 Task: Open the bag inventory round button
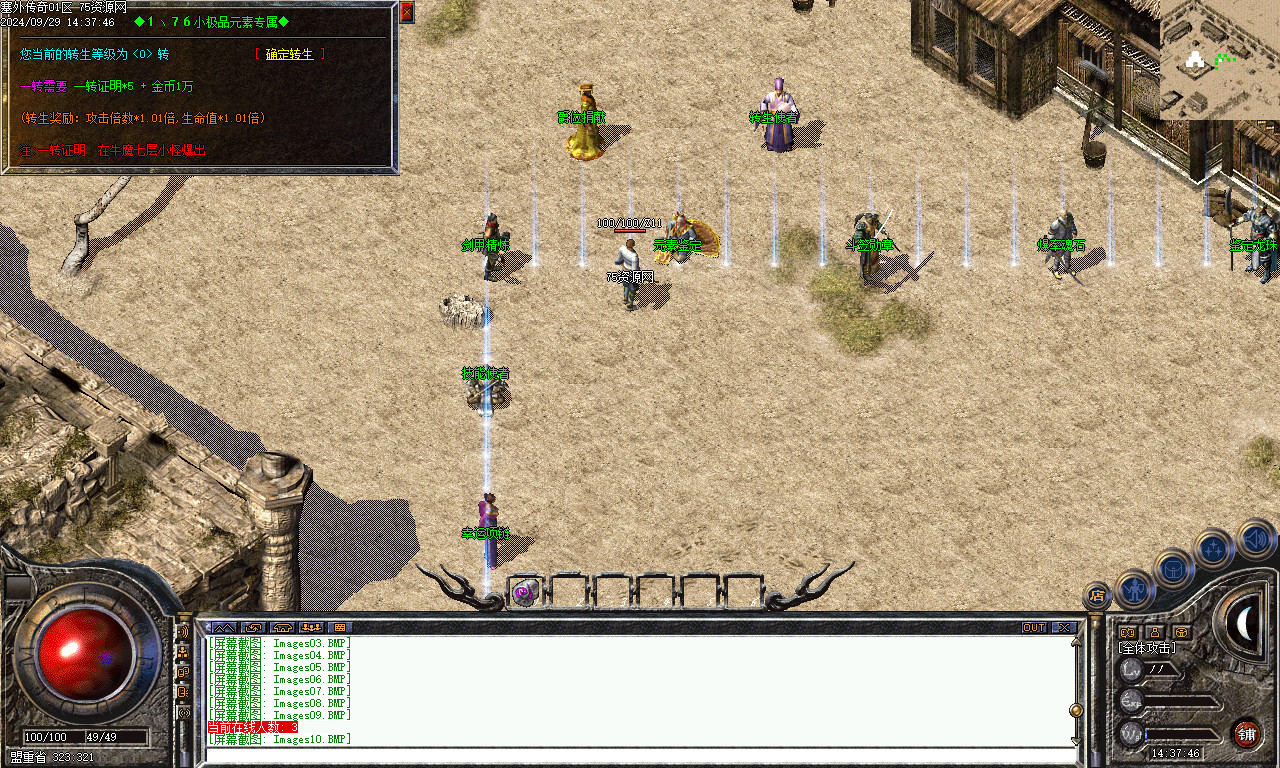(1173, 568)
